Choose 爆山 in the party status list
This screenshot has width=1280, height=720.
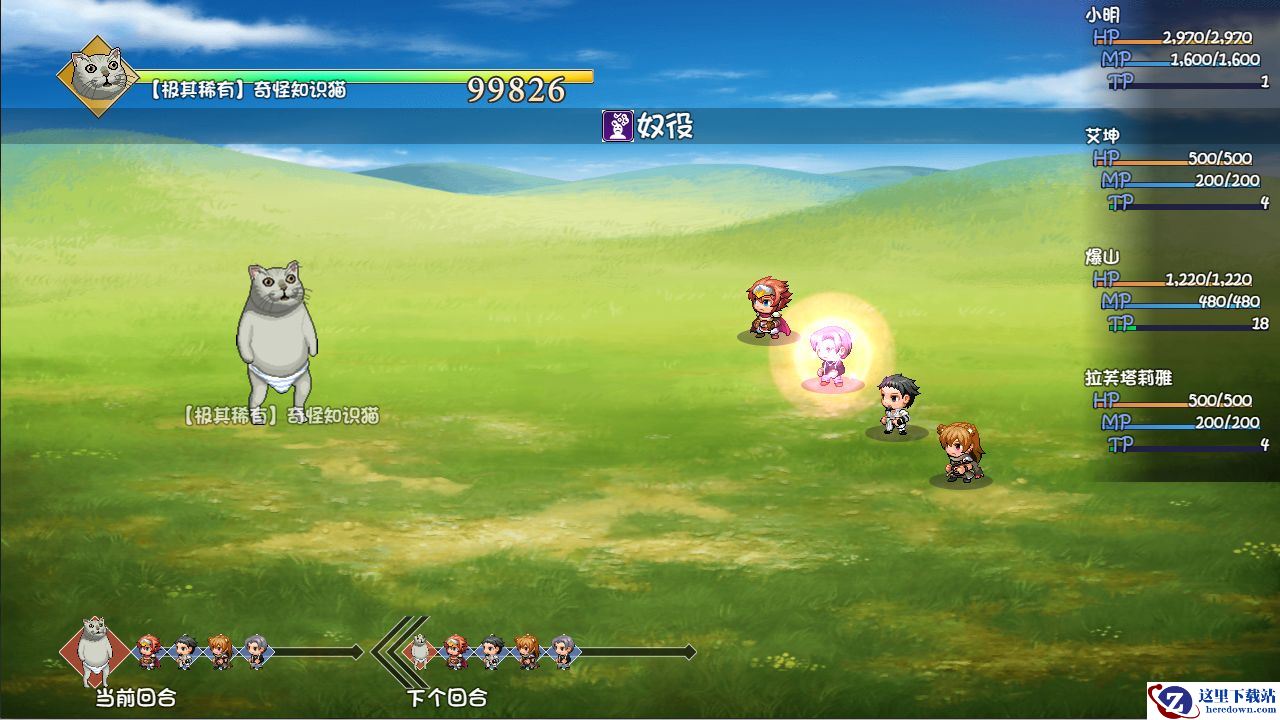pos(1103,257)
